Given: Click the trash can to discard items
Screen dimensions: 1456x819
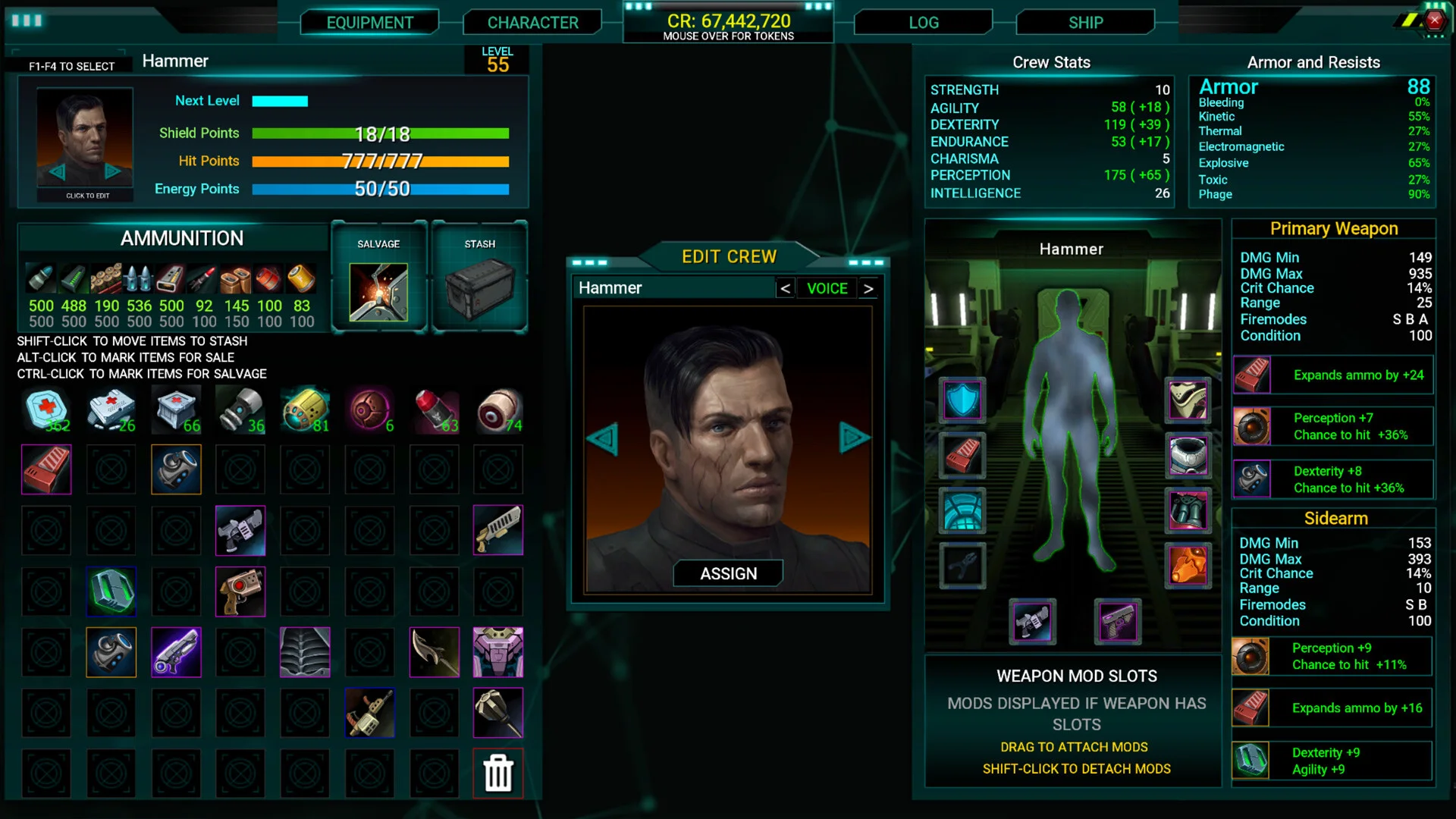Looking at the screenshot, I should pos(498,773).
